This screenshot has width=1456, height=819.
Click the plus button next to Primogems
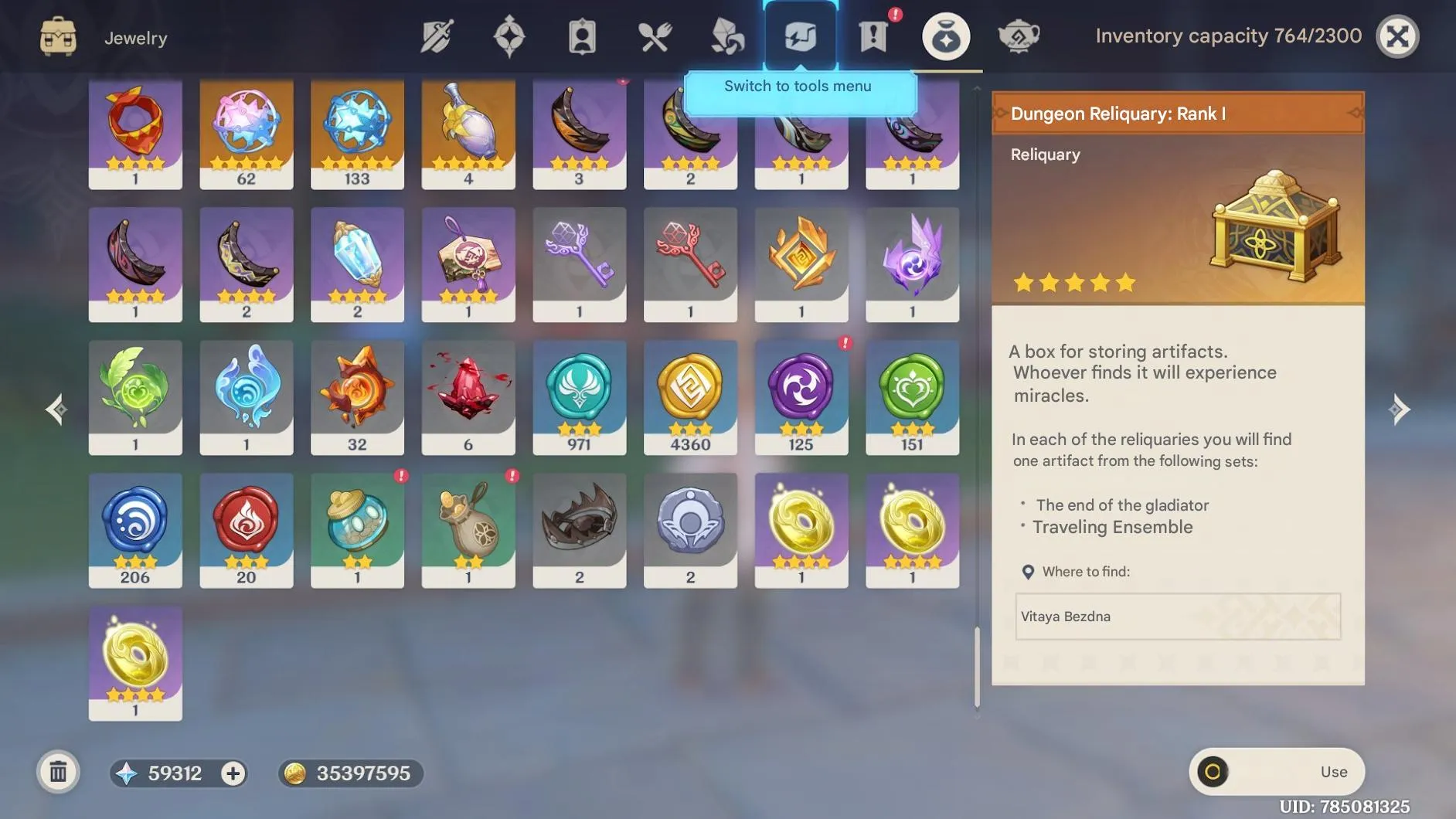[233, 773]
